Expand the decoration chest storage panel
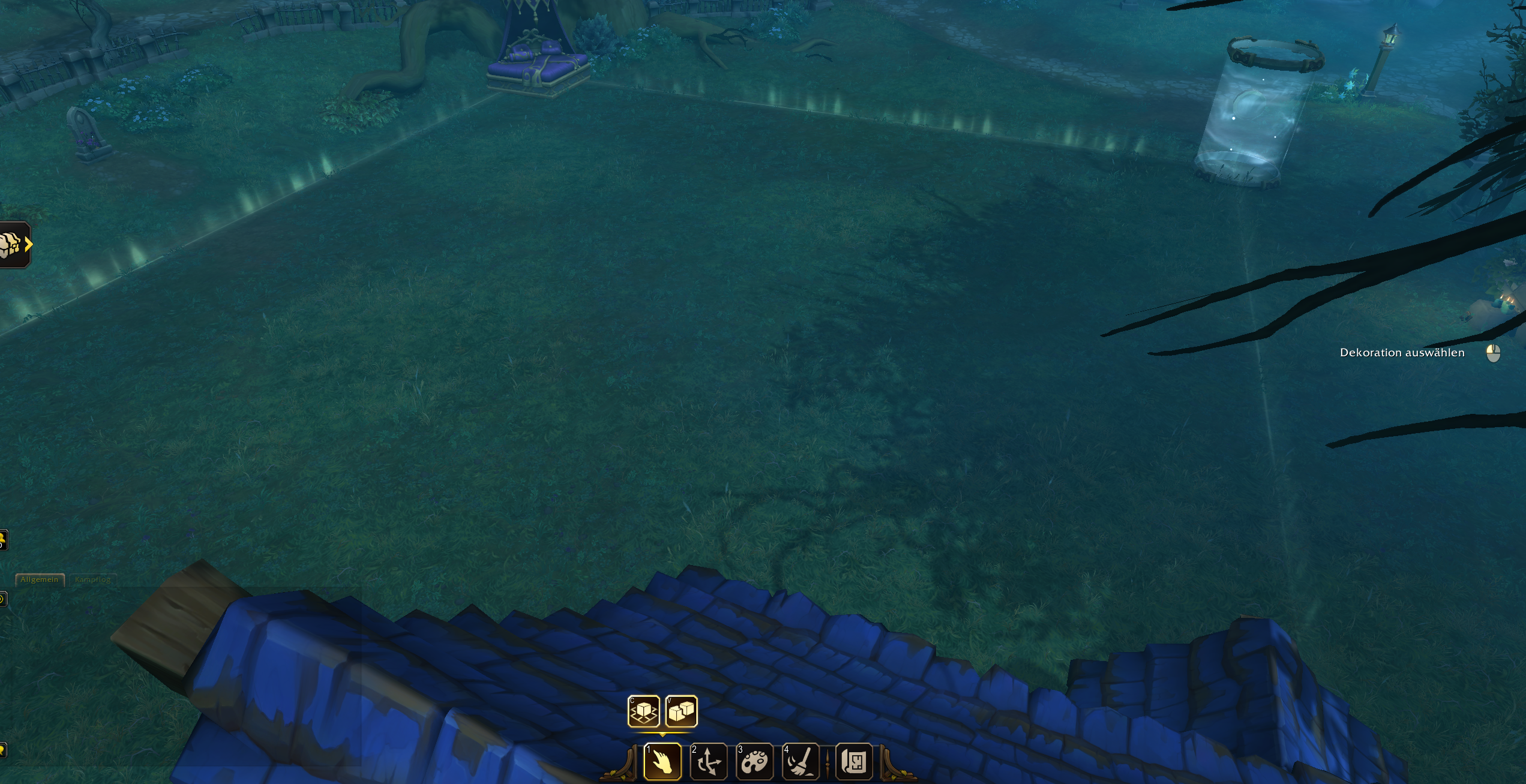The height and width of the screenshot is (784, 1526). click(14, 245)
